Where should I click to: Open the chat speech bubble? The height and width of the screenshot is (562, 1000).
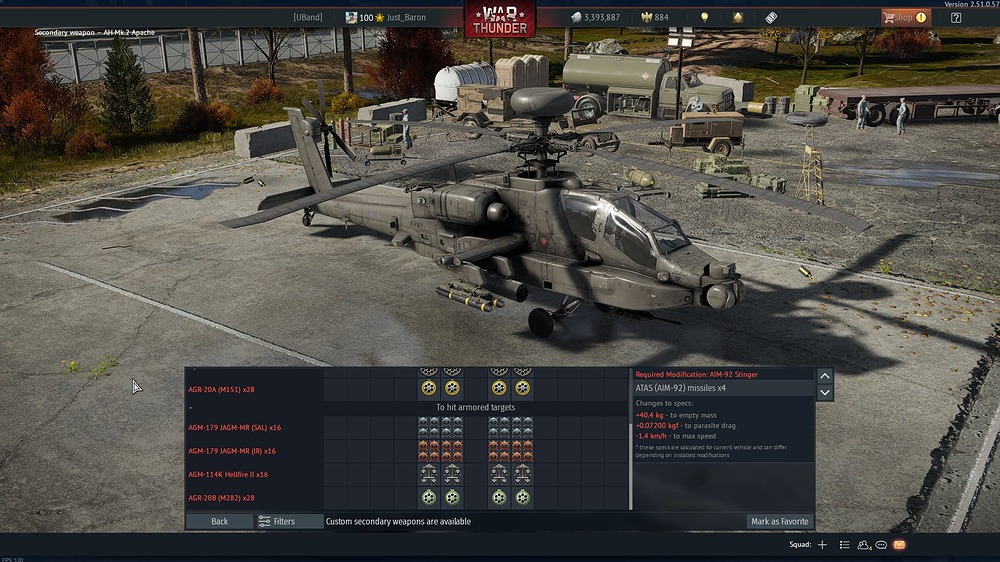(881, 545)
